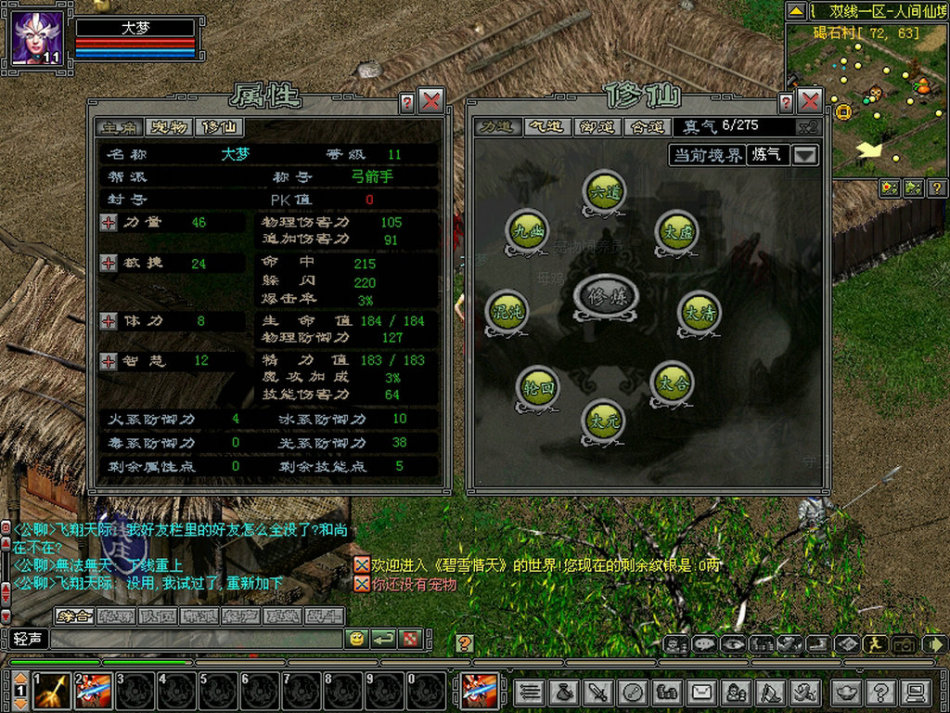Select the 气道 cultivation tab

point(546,128)
